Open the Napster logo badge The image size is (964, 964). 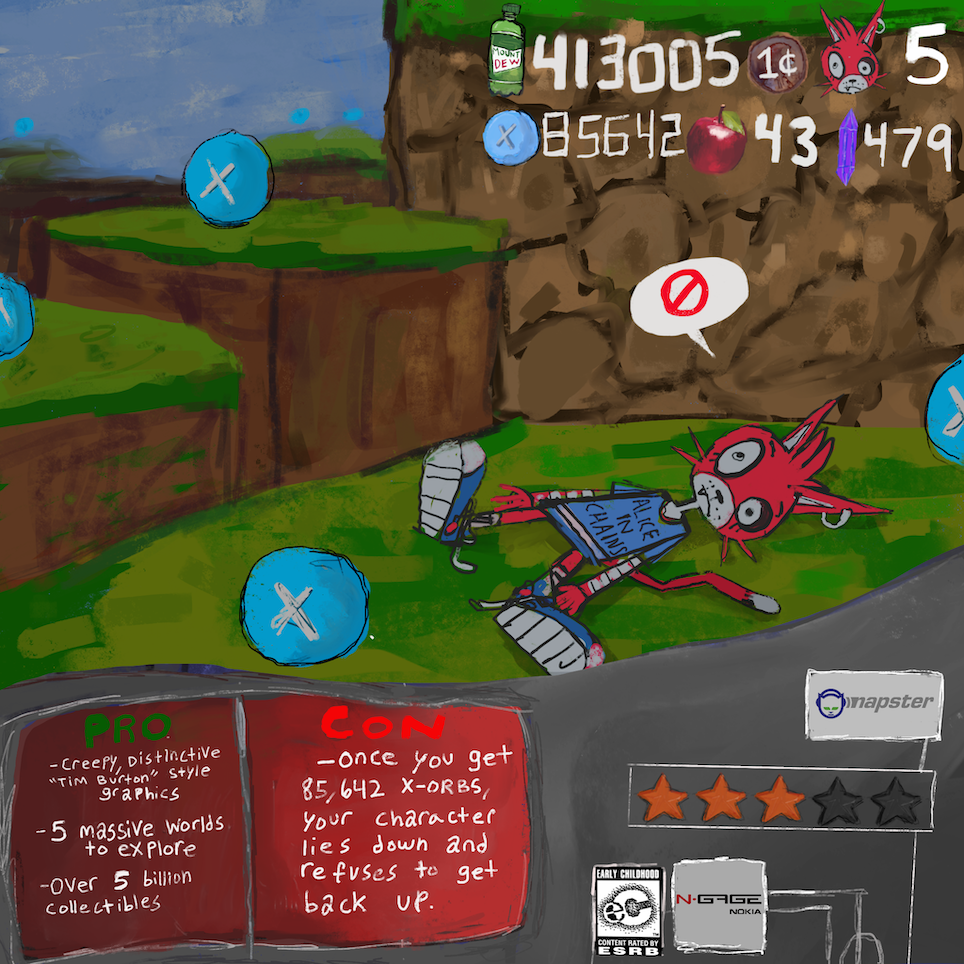click(x=873, y=703)
